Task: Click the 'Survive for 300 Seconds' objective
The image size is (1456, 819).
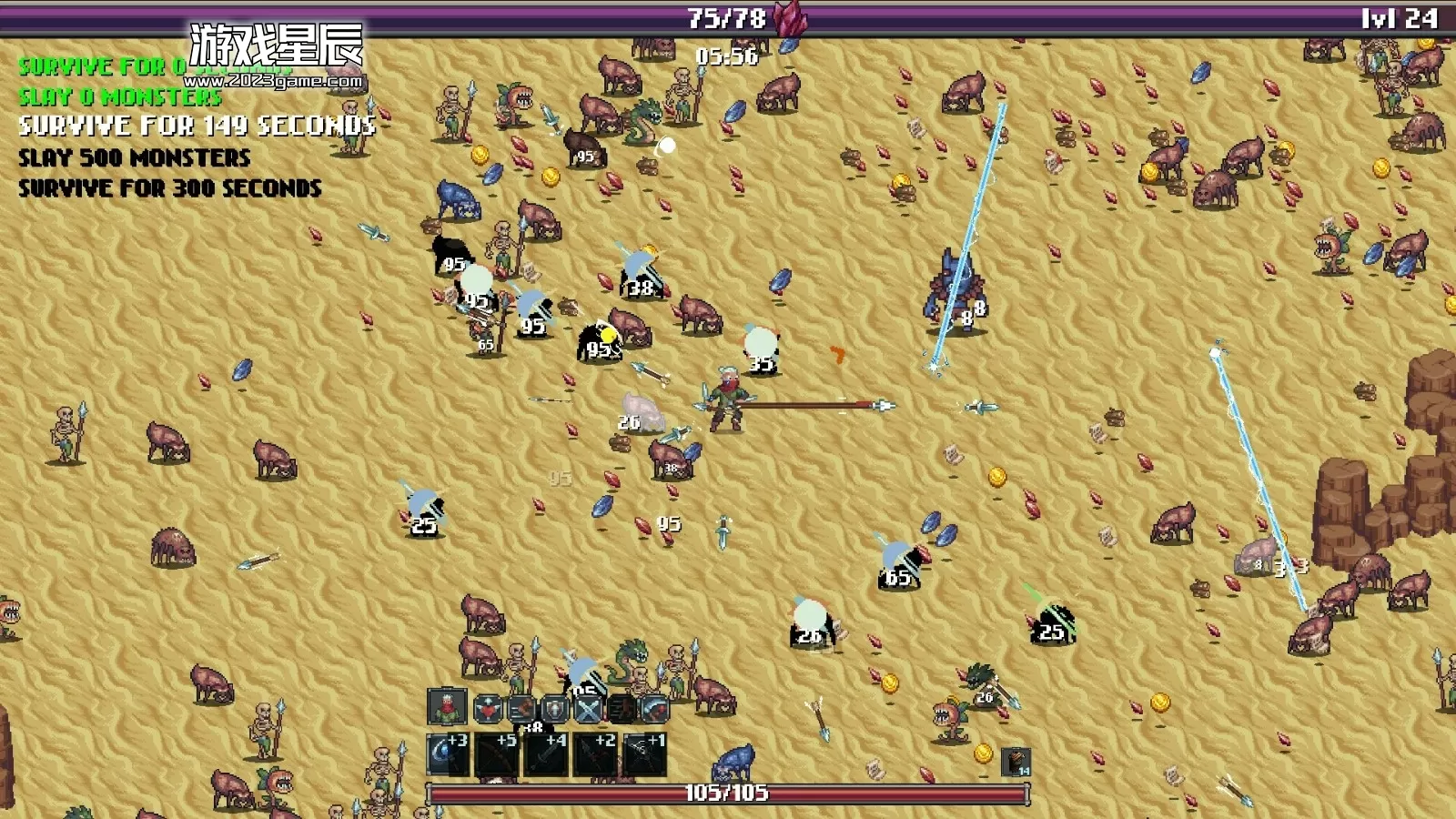Action: (170, 188)
